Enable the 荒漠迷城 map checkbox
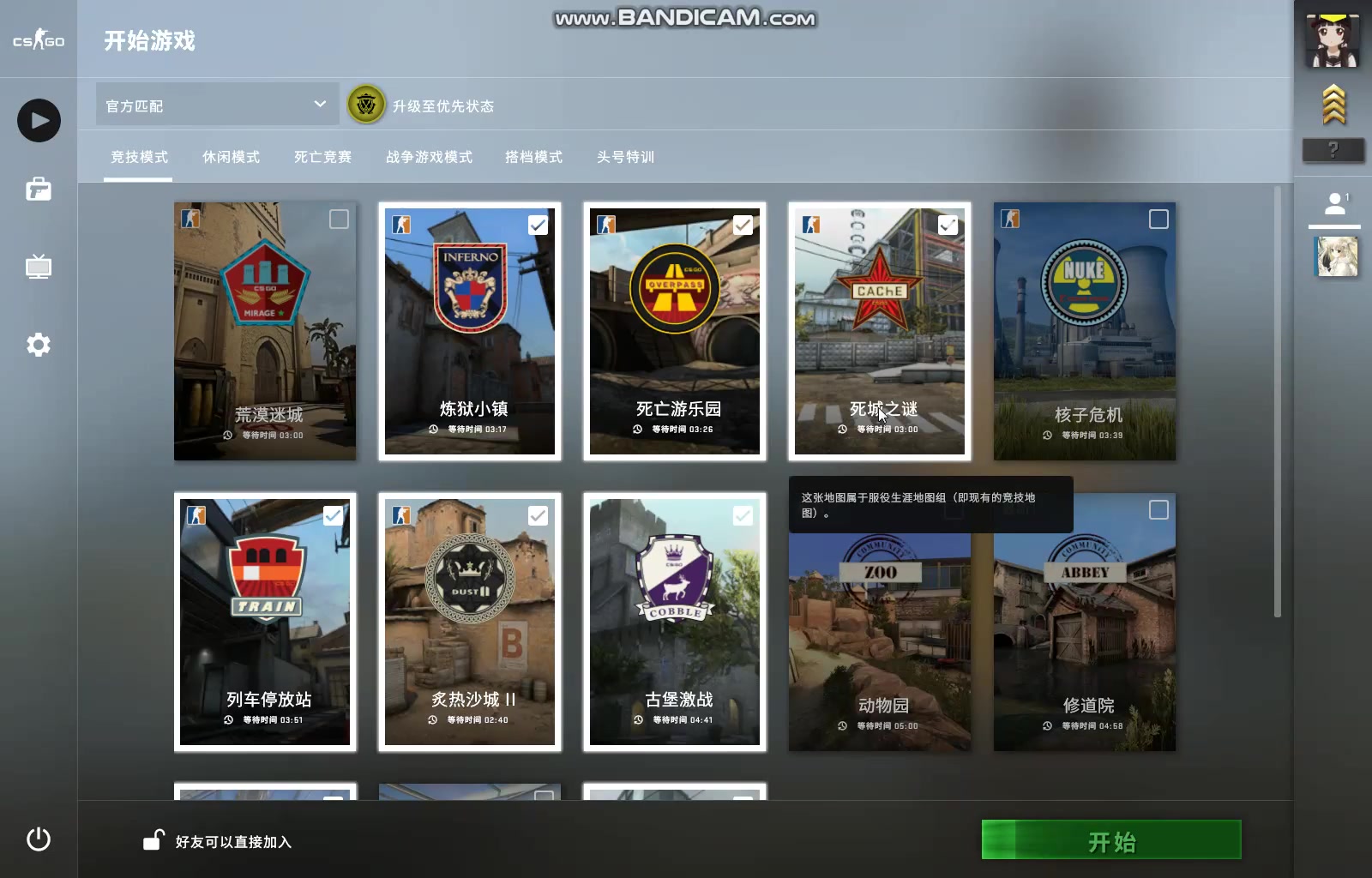This screenshot has height=878, width=1372. point(338,219)
